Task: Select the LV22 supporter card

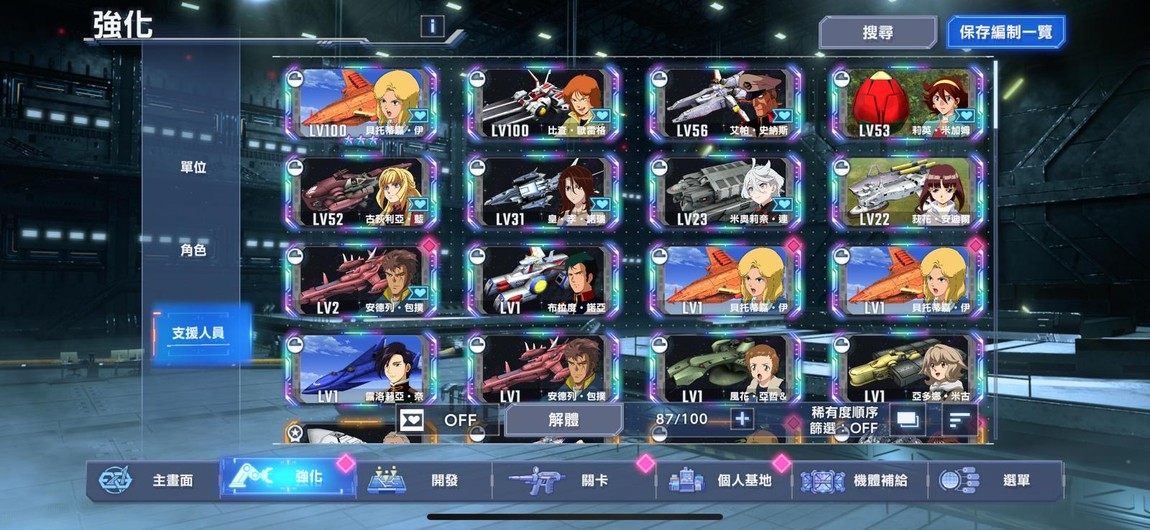Action: pyautogui.click(x=906, y=193)
